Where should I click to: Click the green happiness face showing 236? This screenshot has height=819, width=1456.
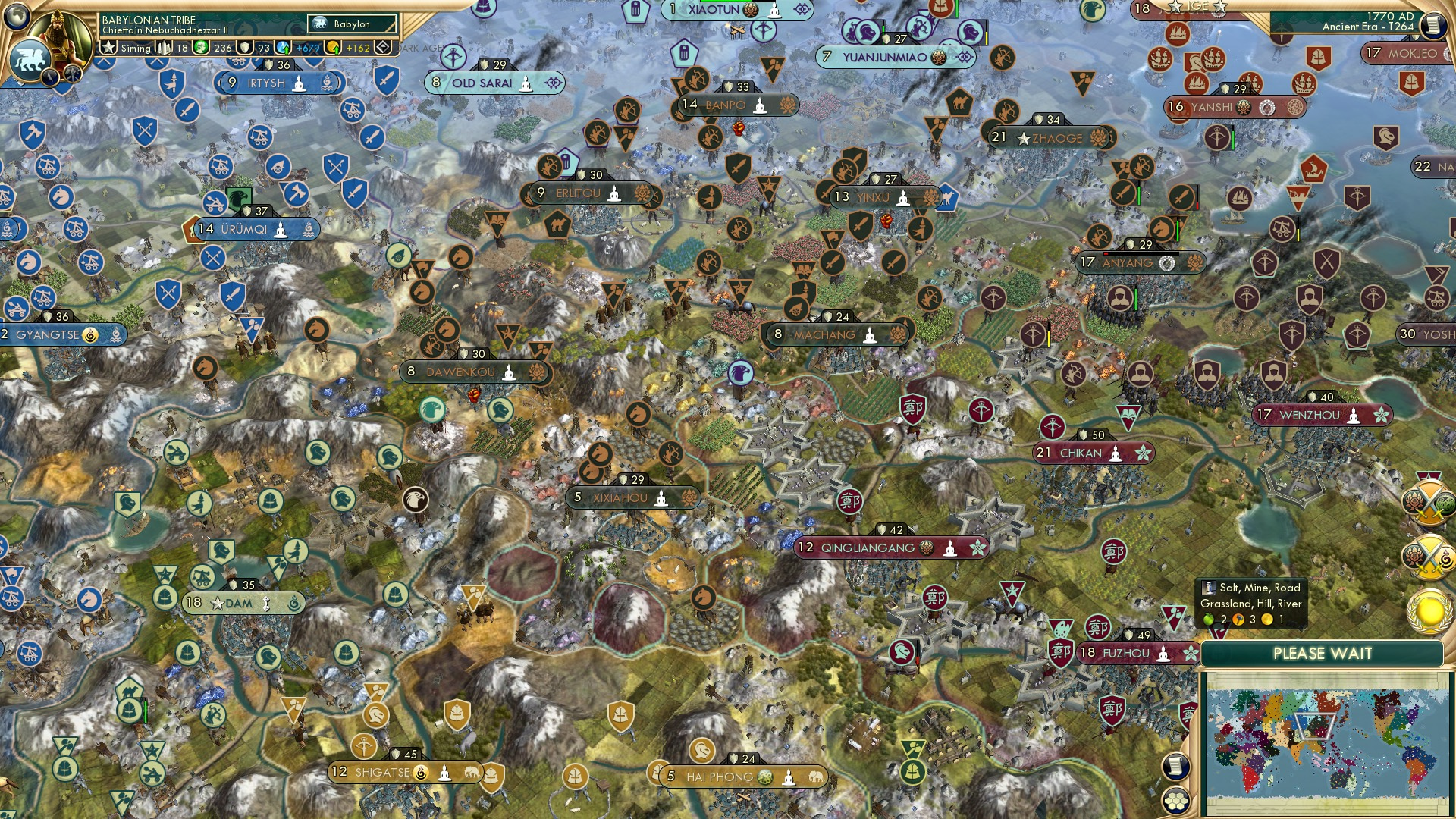pyautogui.click(x=200, y=47)
